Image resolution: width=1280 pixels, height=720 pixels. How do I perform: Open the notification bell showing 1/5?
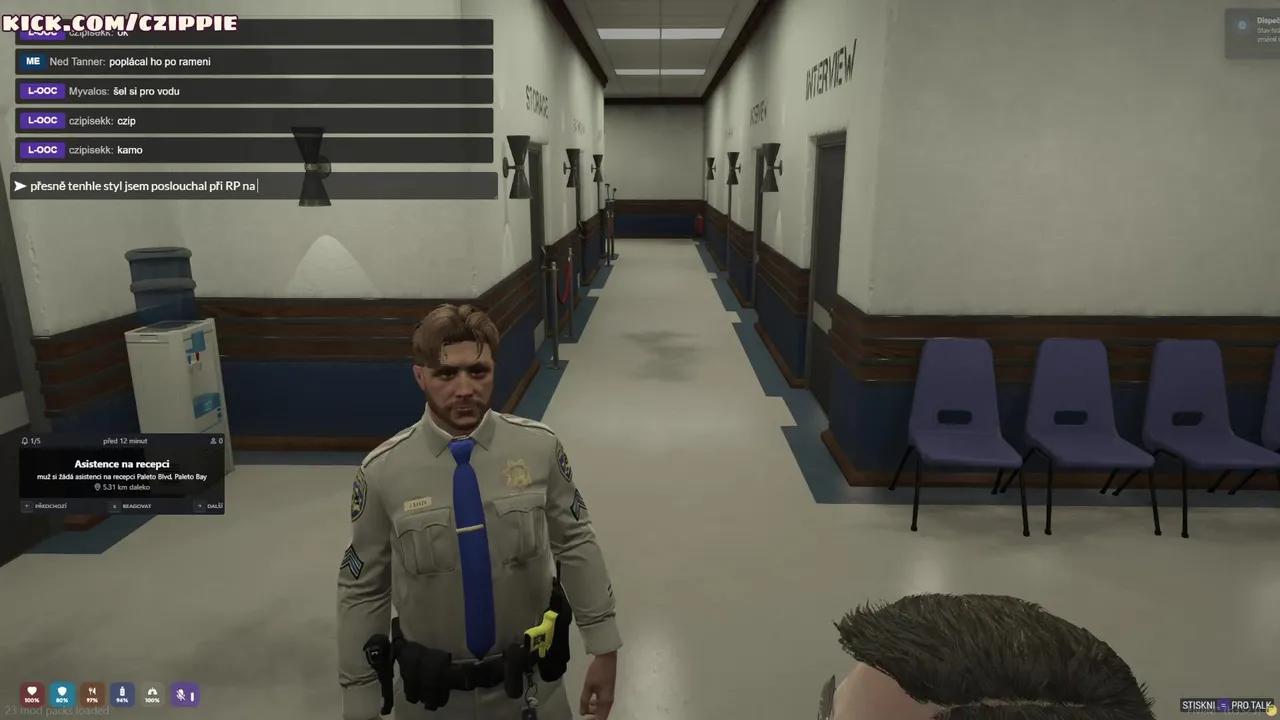tap(24, 441)
